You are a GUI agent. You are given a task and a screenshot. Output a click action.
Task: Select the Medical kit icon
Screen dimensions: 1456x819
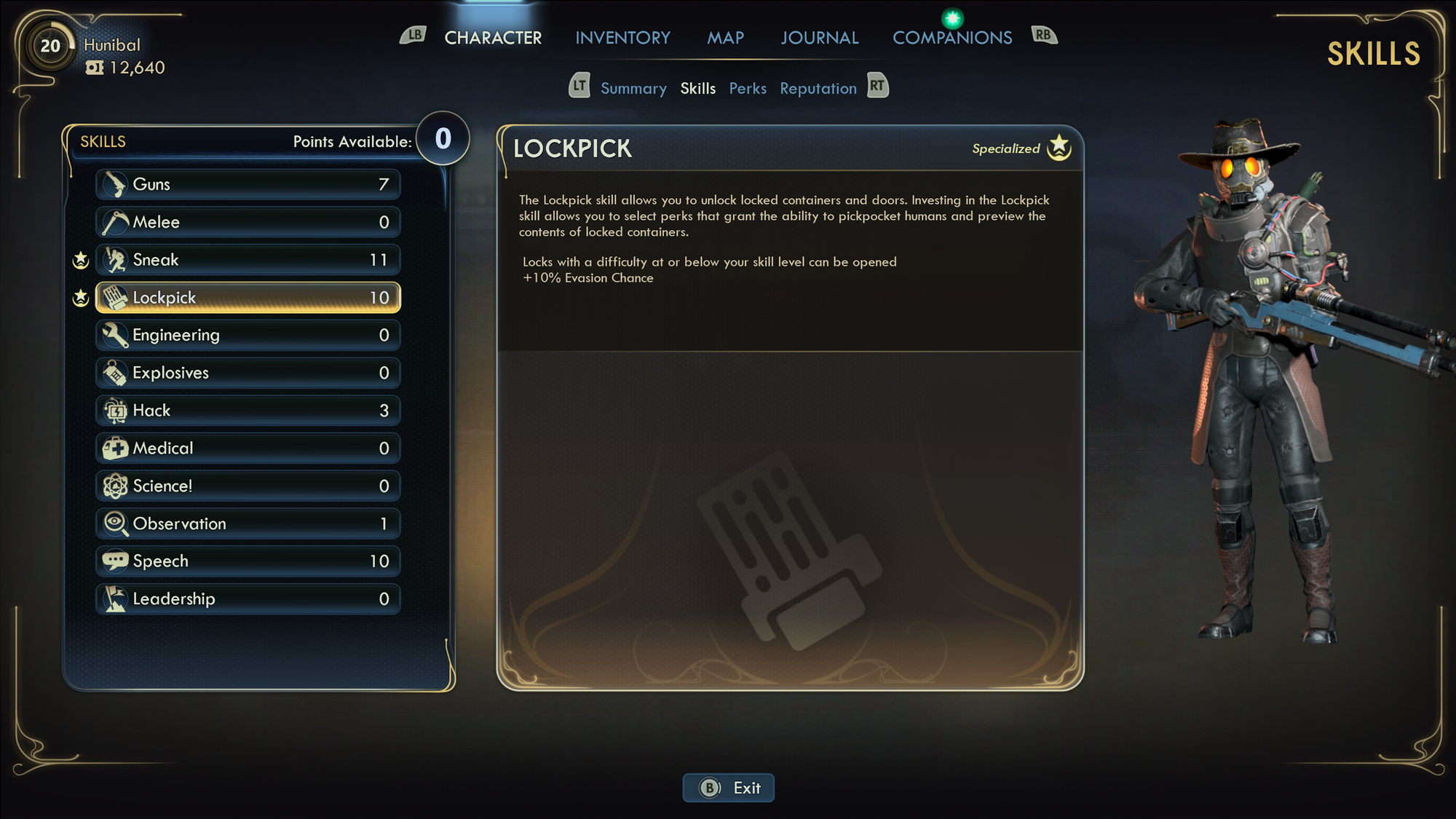pyautogui.click(x=113, y=448)
